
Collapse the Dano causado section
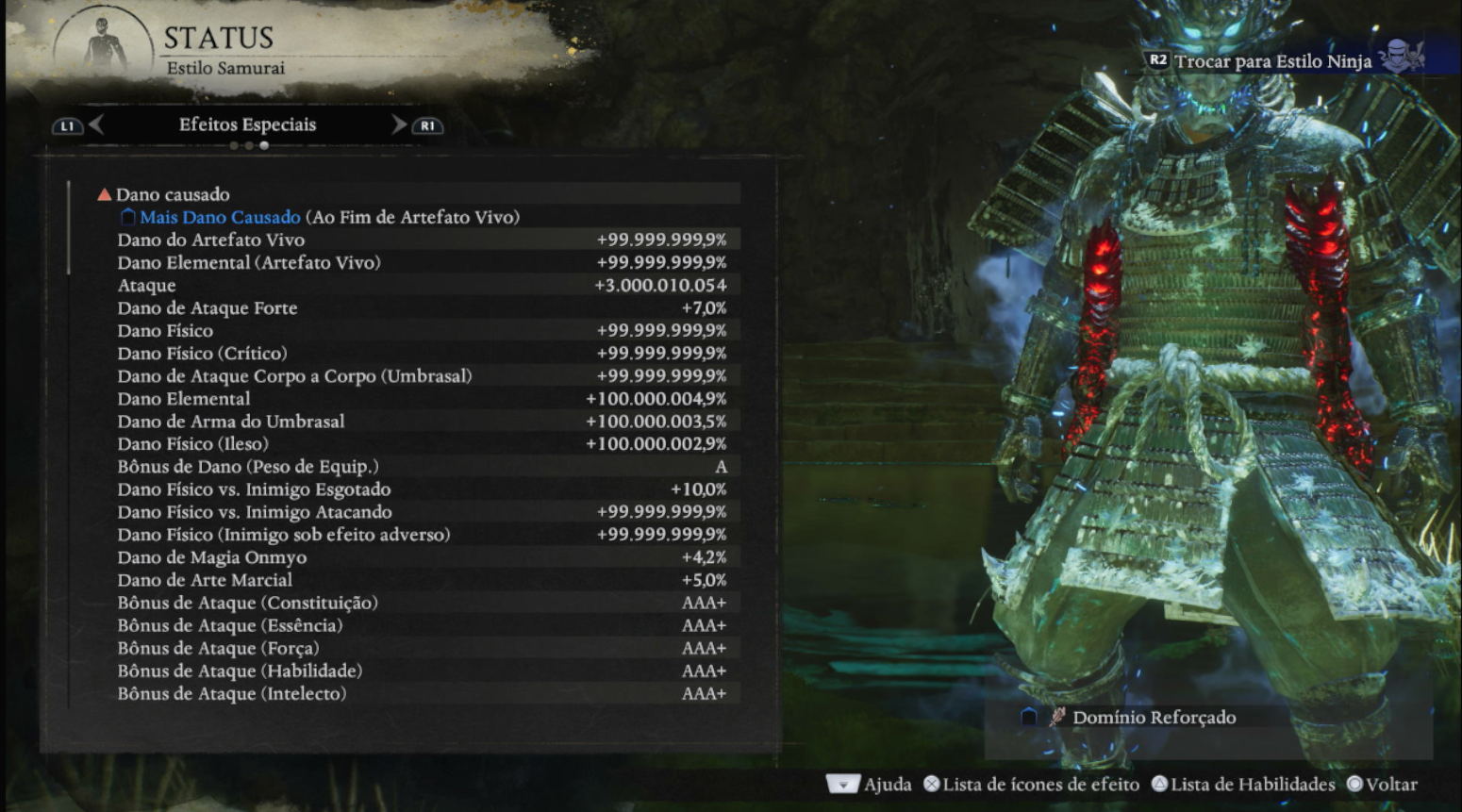click(105, 194)
